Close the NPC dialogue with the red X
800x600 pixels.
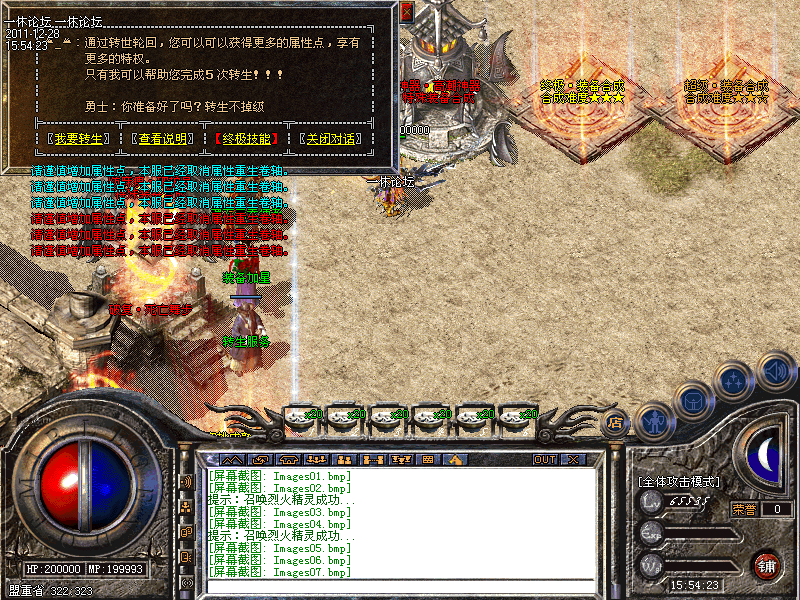coord(407,11)
